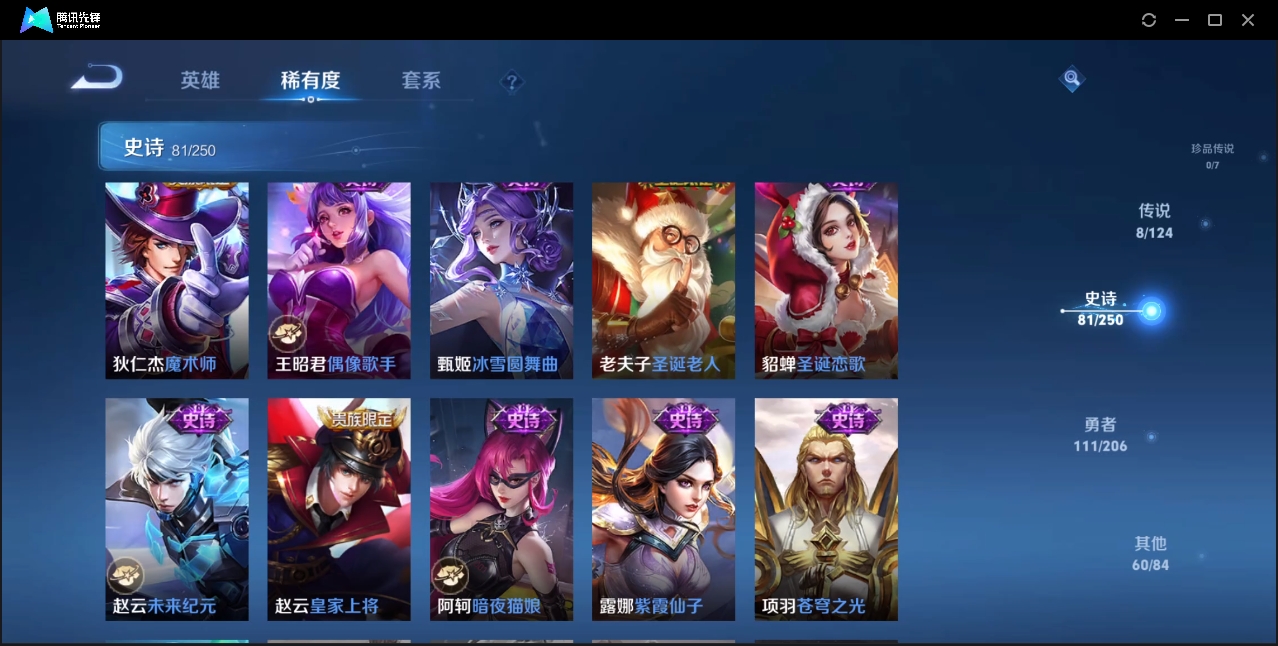Viewport: 1278px width, 646px height.
Task: View the 露娜 紫霞仙子 skin card
Action: tap(664, 509)
